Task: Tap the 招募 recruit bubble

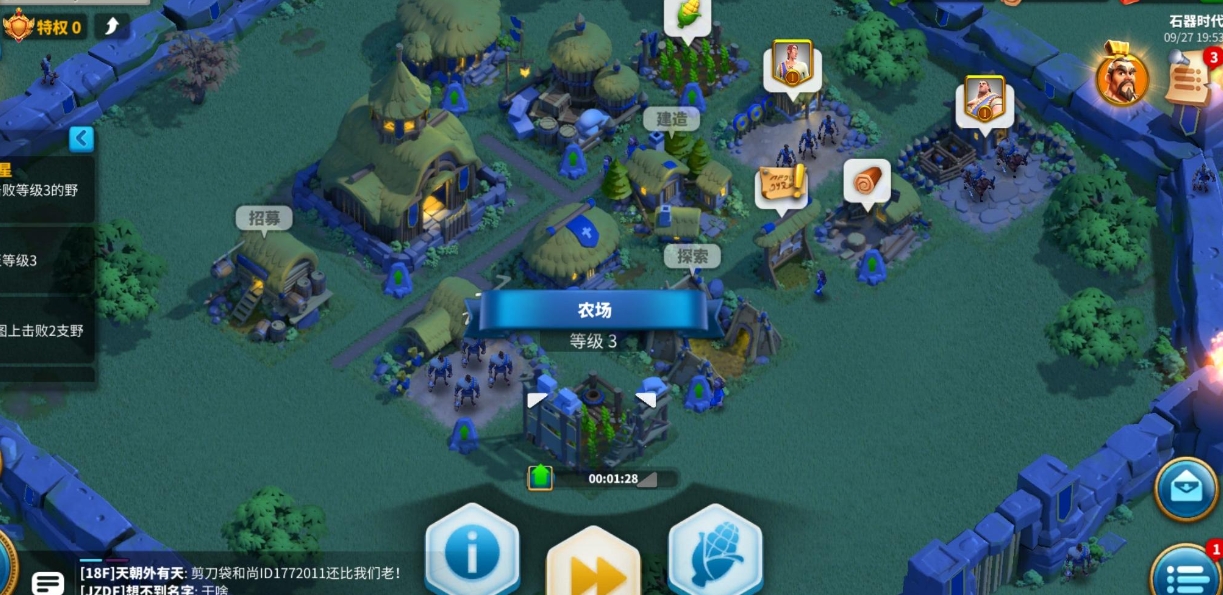Action: (x=263, y=219)
